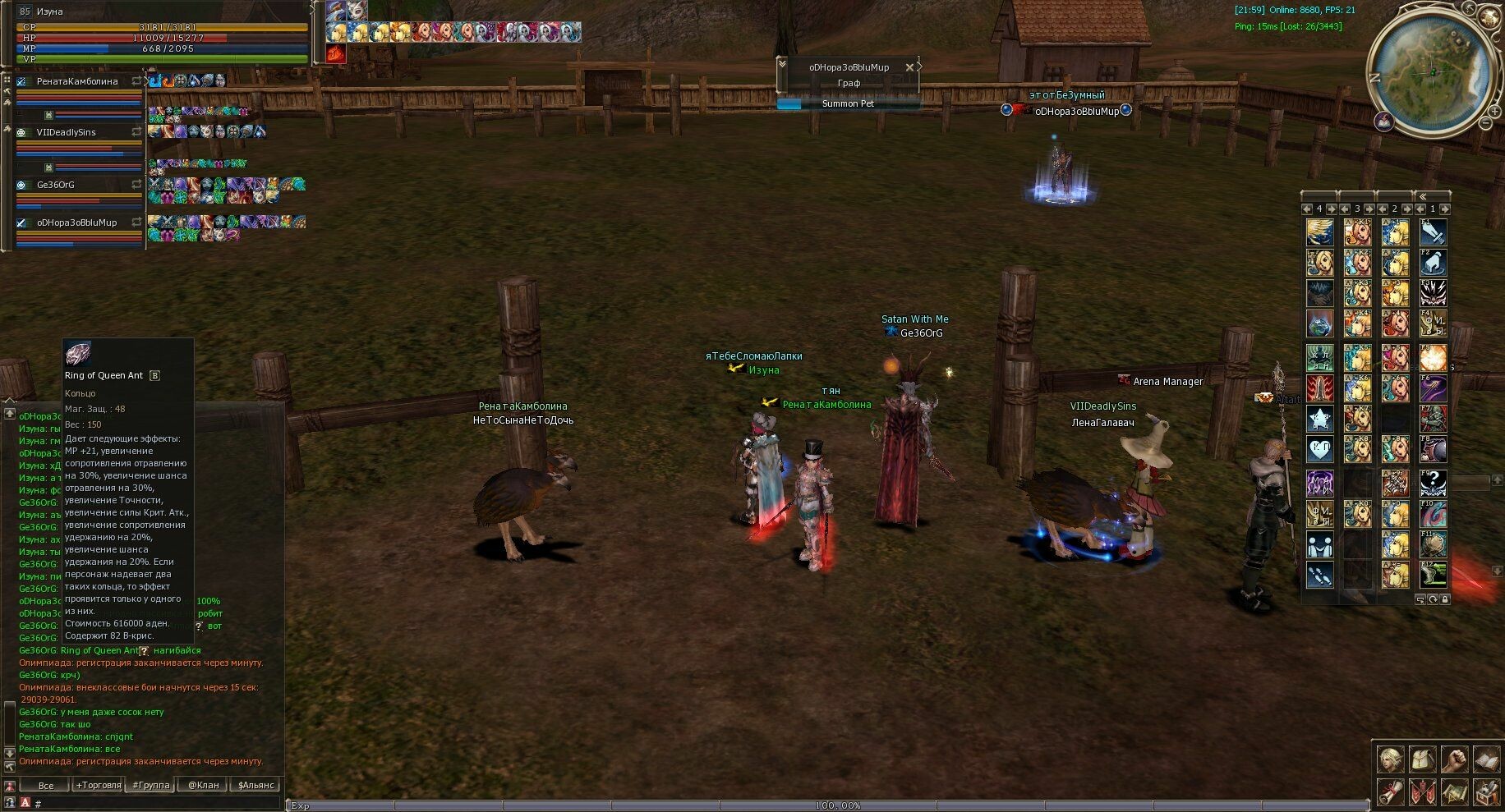
Task: Switch to the Все chat tab
Action: click(45, 786)
